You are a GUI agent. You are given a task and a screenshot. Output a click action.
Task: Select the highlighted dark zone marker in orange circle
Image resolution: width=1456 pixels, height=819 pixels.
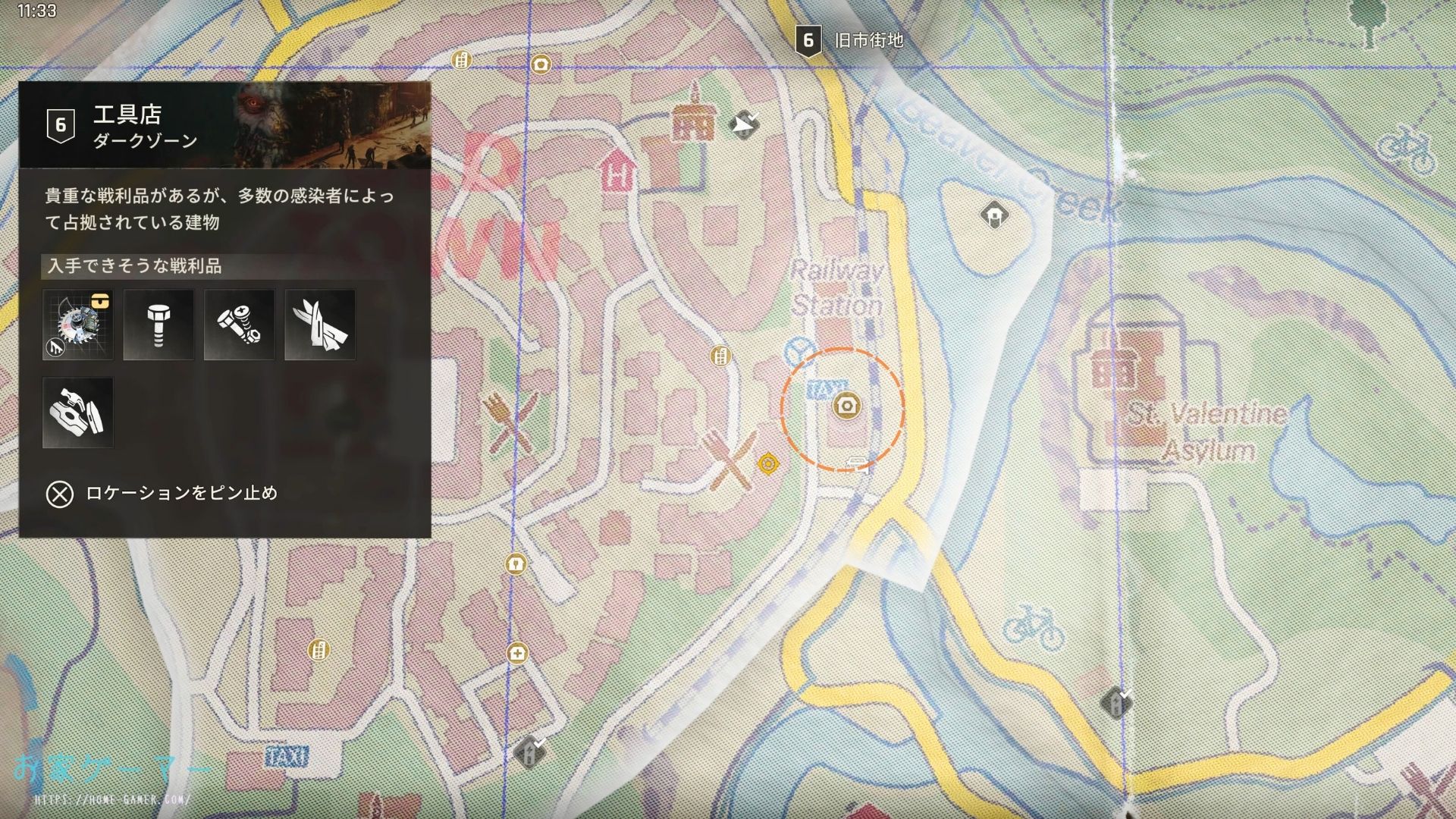[x=846, y=406]
